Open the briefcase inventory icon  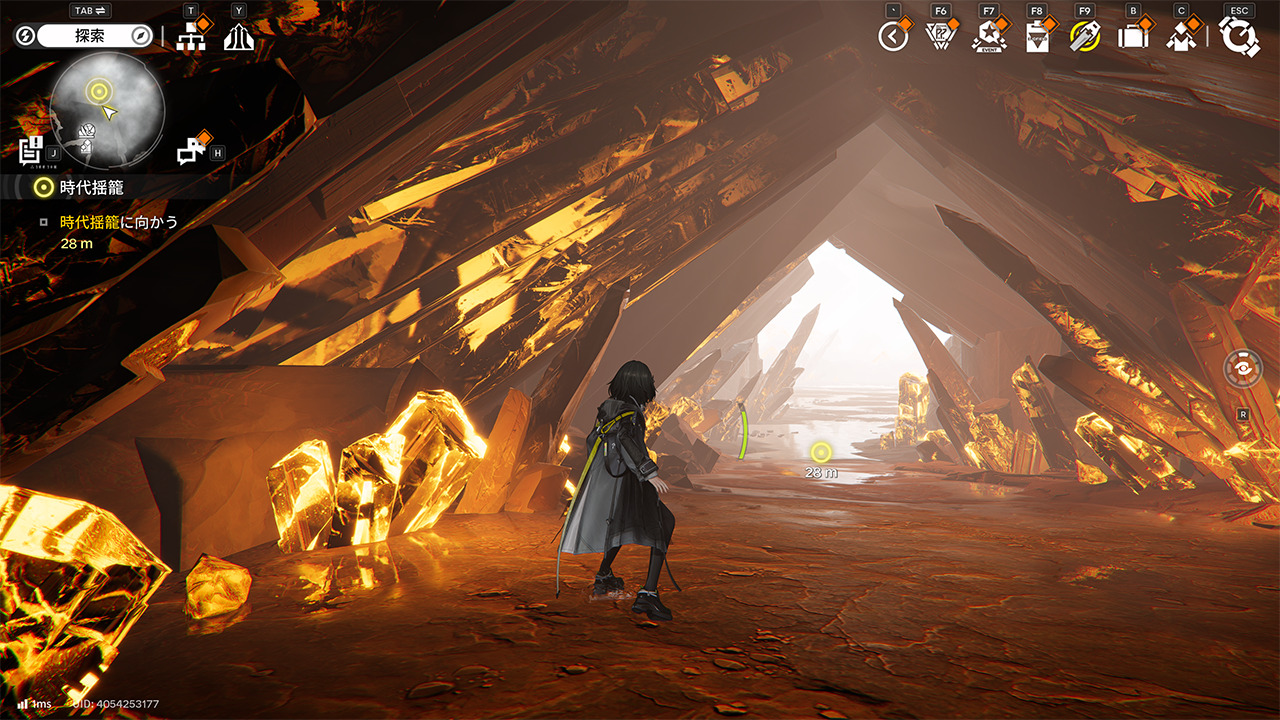(x=1133, y=37)
